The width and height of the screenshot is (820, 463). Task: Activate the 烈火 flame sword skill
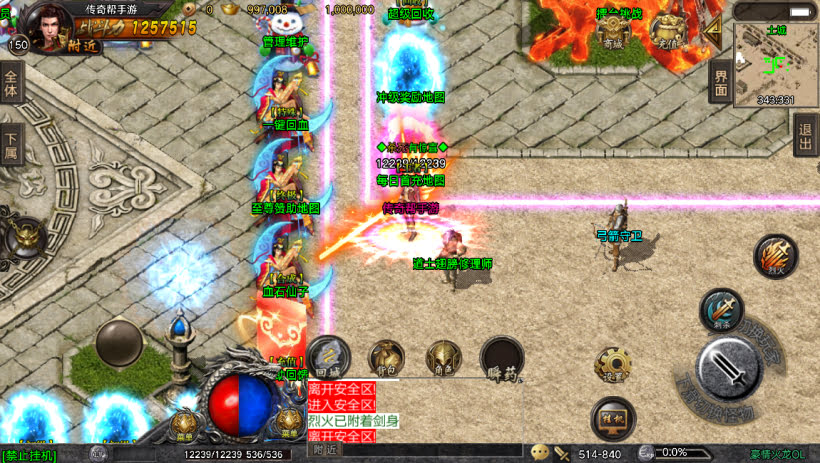pyautogui.click(x=775, y=257)
